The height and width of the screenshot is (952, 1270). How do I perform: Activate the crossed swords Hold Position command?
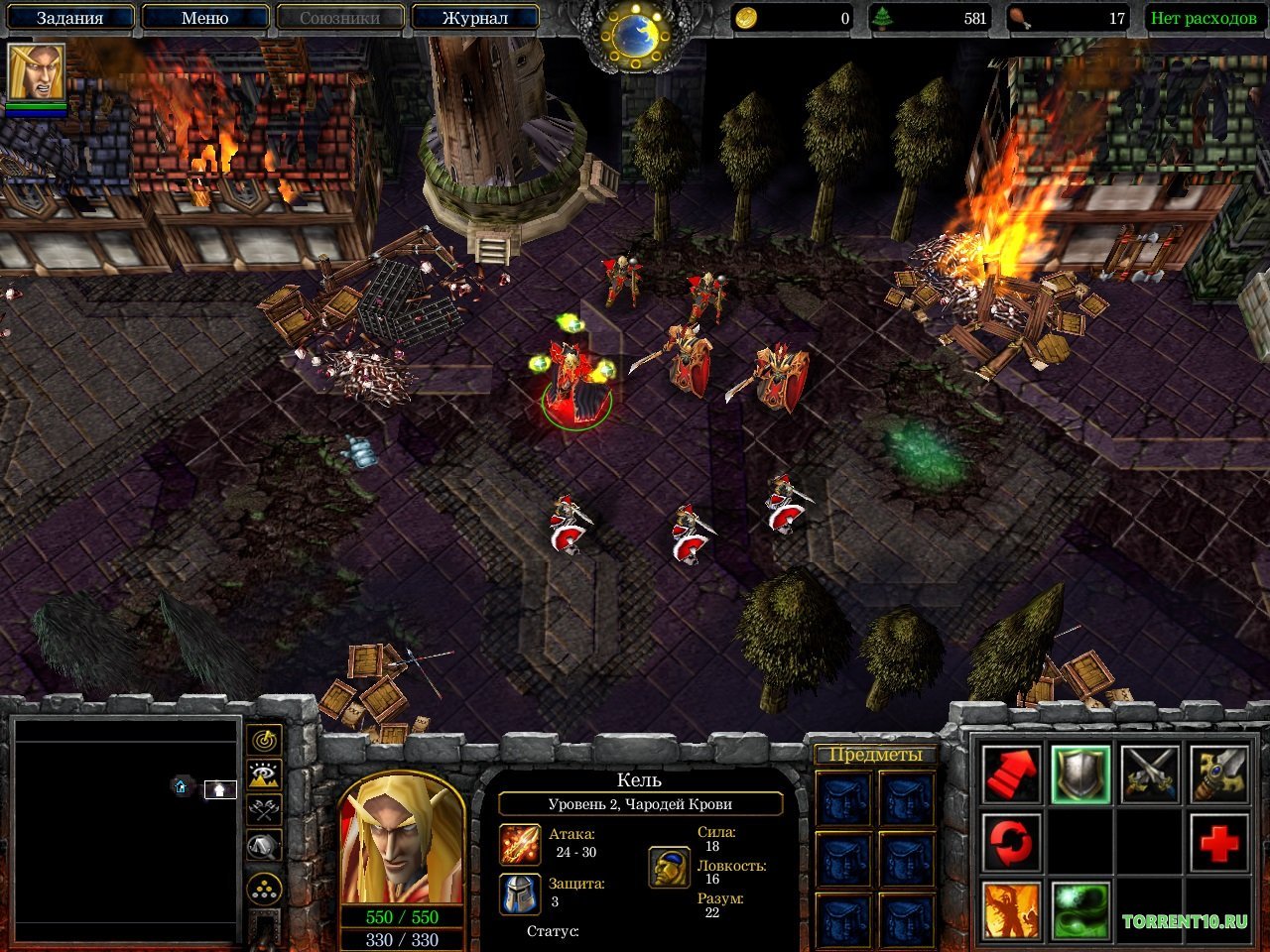click(1150, 774)
